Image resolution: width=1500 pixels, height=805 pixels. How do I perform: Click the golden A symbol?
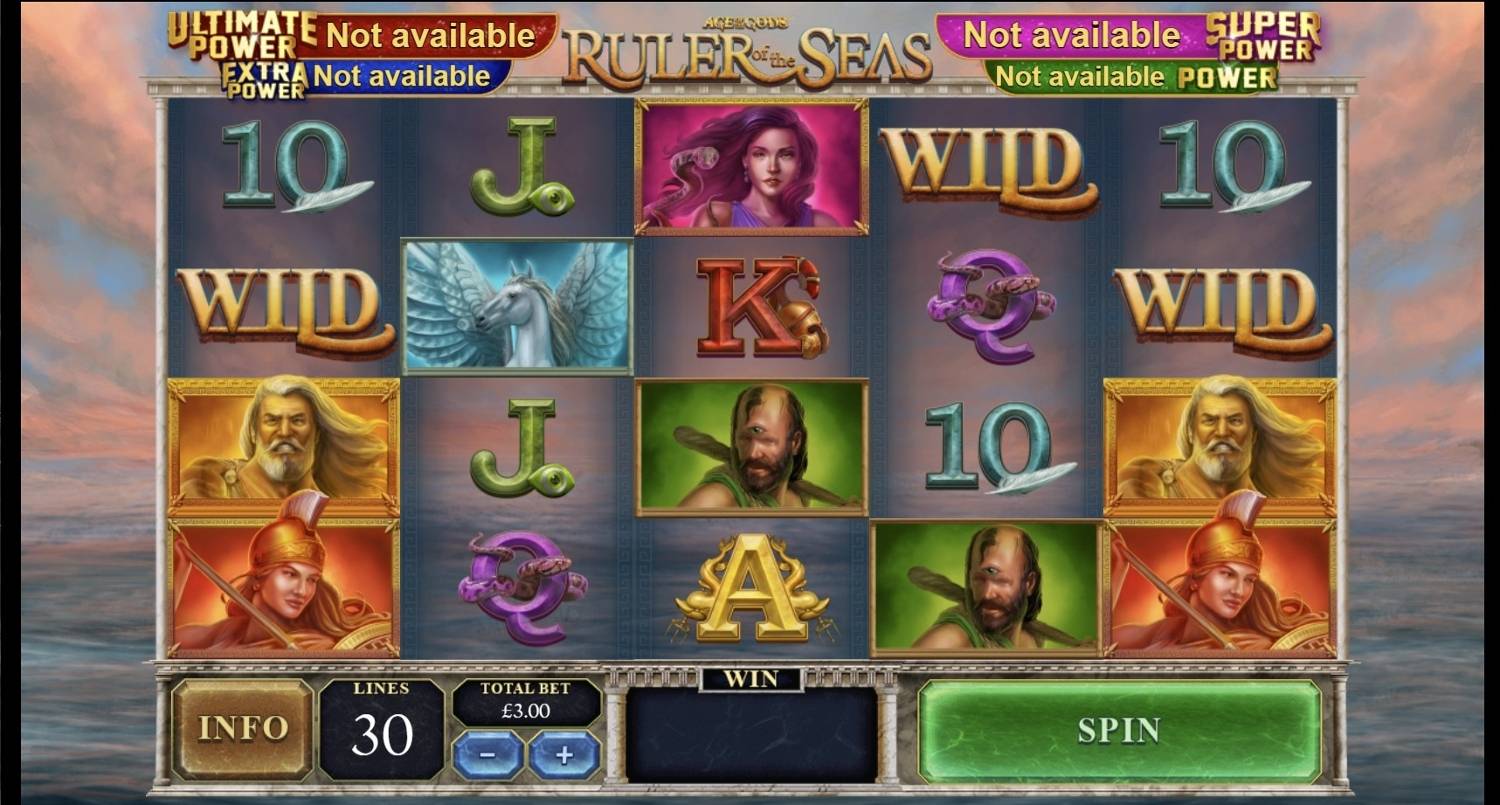coord(750,588)
